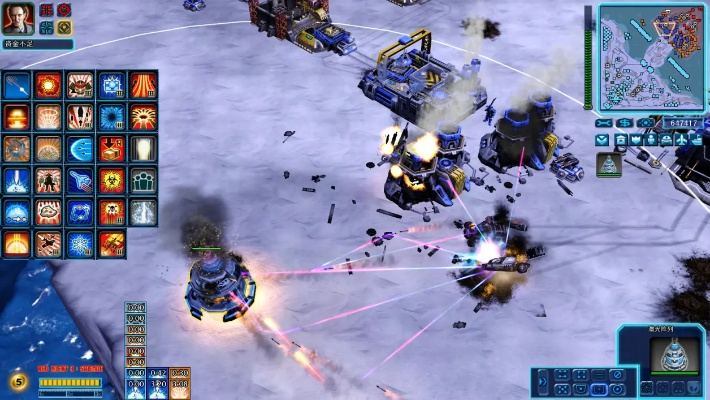Image resolution: width=710 pixels, height=400 pixels.
Task: Select the commander portrait
Action: click(x=20, y=17)
